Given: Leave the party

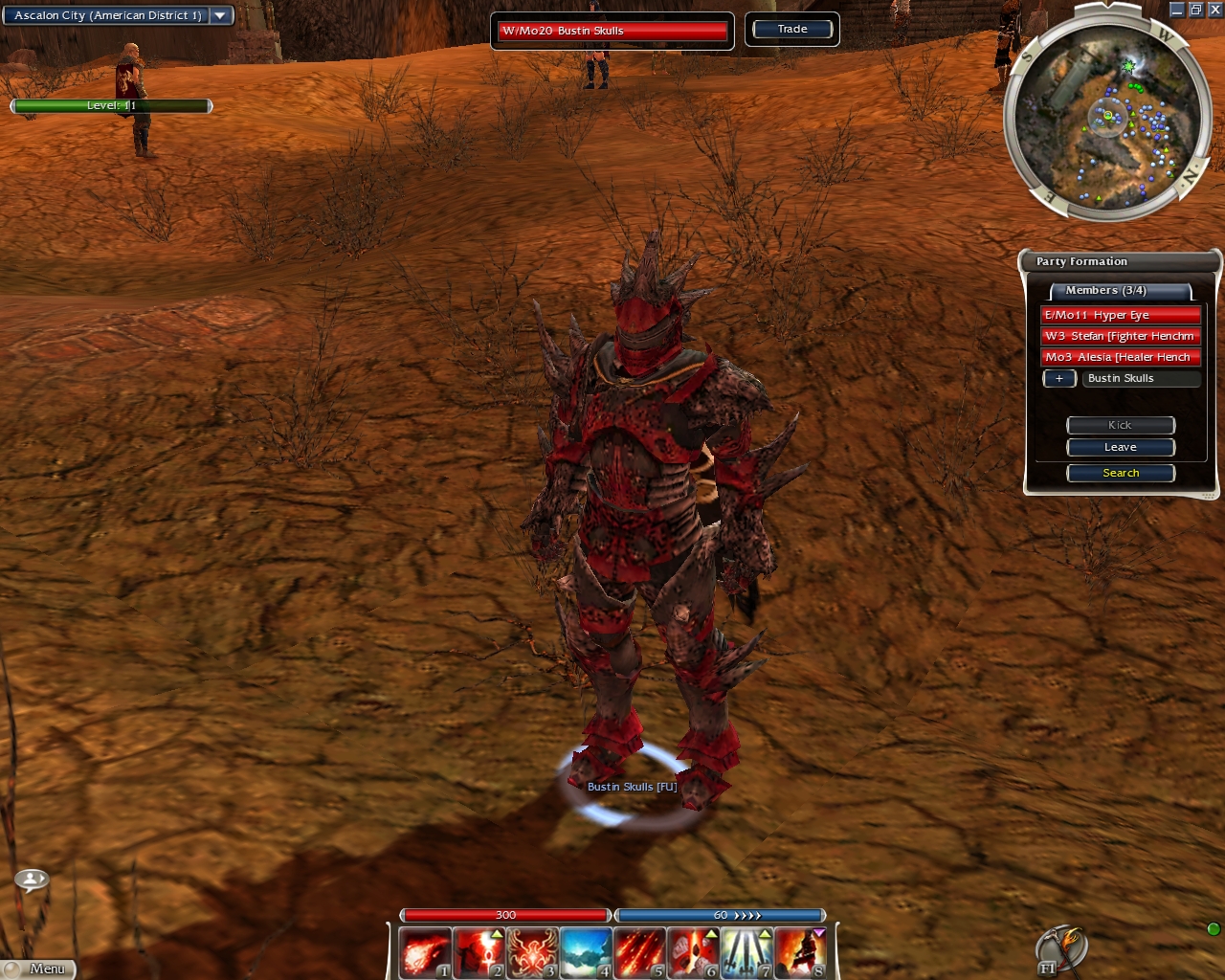Looking at the screenshot, I should pos(1121,447).
